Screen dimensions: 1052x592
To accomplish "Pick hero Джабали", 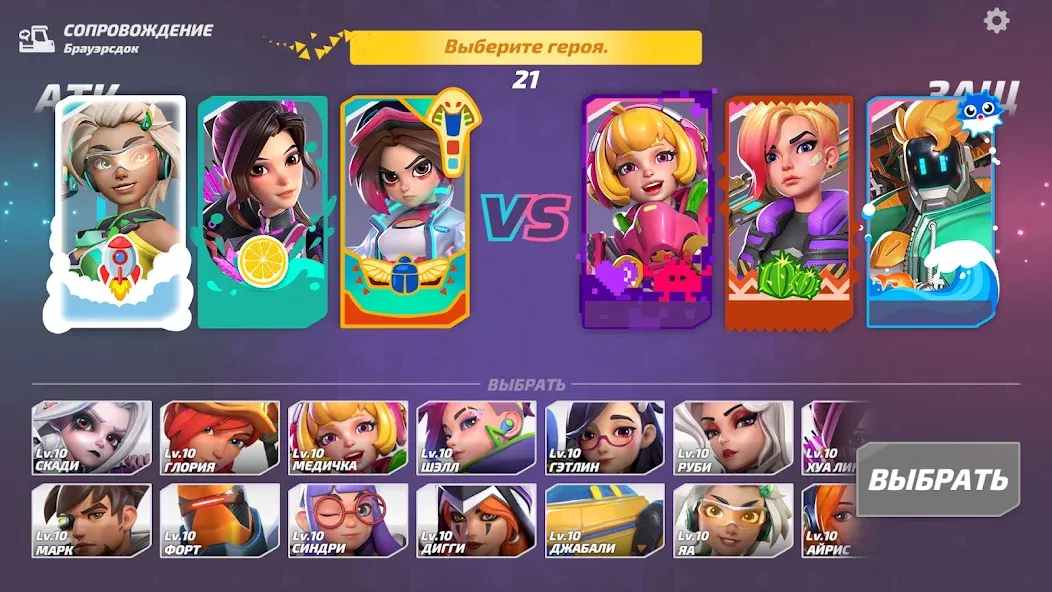I will 605,521.
